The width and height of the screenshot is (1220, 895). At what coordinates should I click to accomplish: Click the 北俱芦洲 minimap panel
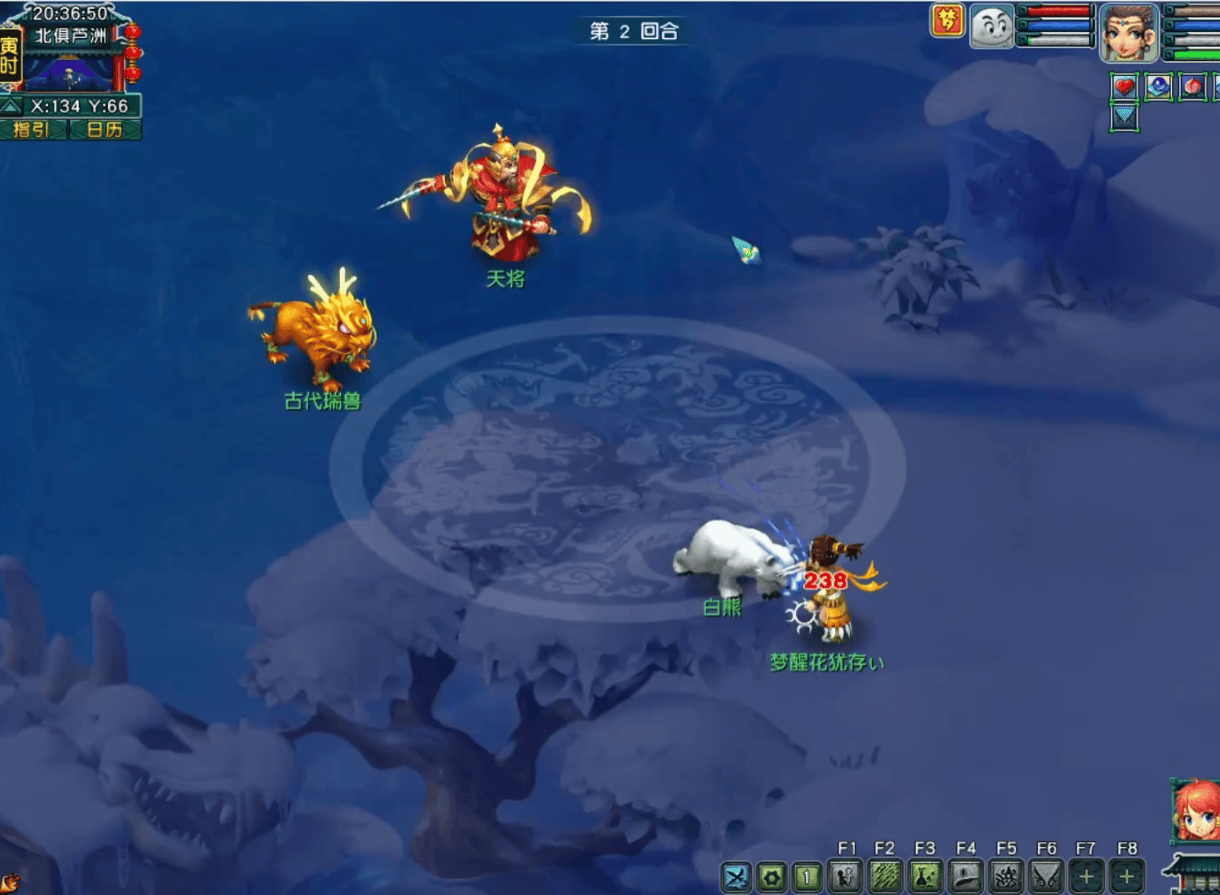tap(70, 60)
